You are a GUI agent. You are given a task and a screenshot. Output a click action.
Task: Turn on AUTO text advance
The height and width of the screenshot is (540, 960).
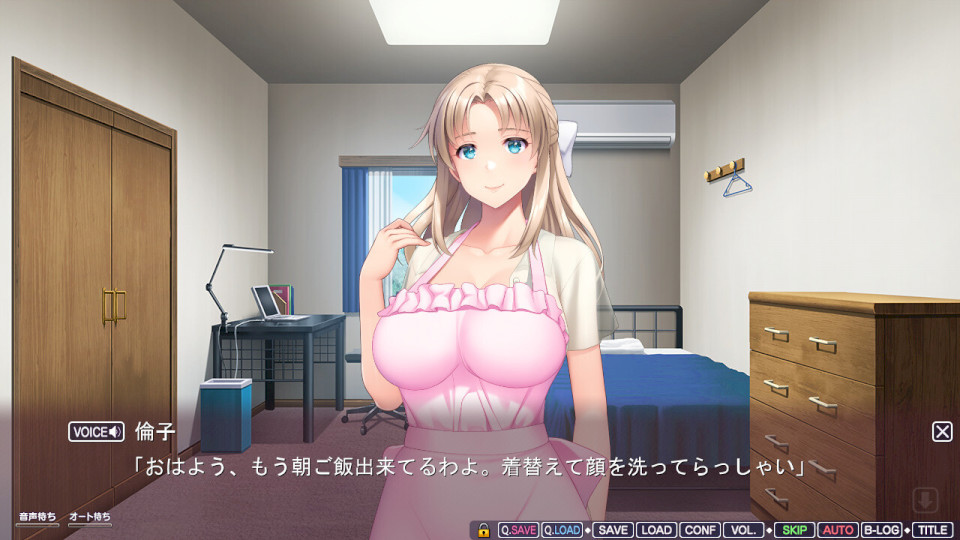[x=837, y=530]
